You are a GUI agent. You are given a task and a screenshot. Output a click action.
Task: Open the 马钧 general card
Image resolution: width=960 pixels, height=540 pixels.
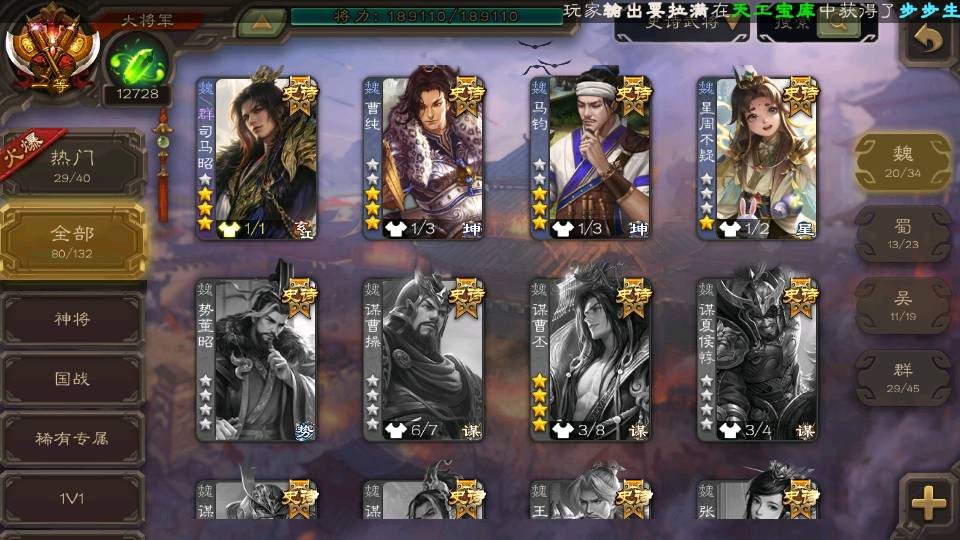click(x=590, y=157)
